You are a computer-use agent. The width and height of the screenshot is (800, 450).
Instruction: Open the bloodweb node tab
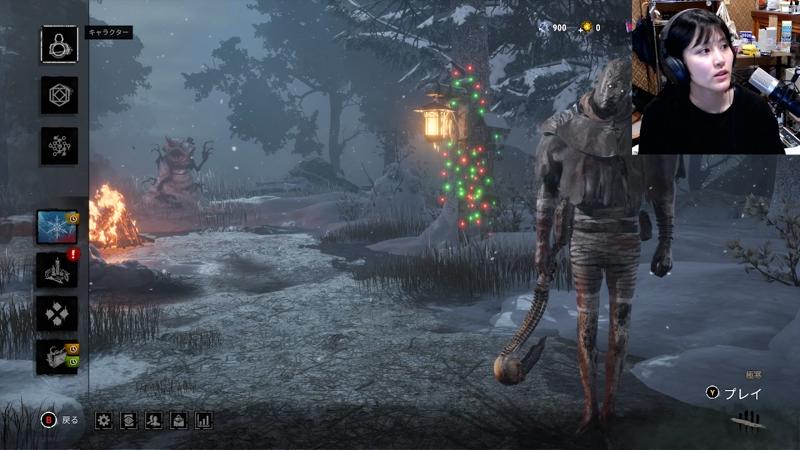[x=59, y=146]
